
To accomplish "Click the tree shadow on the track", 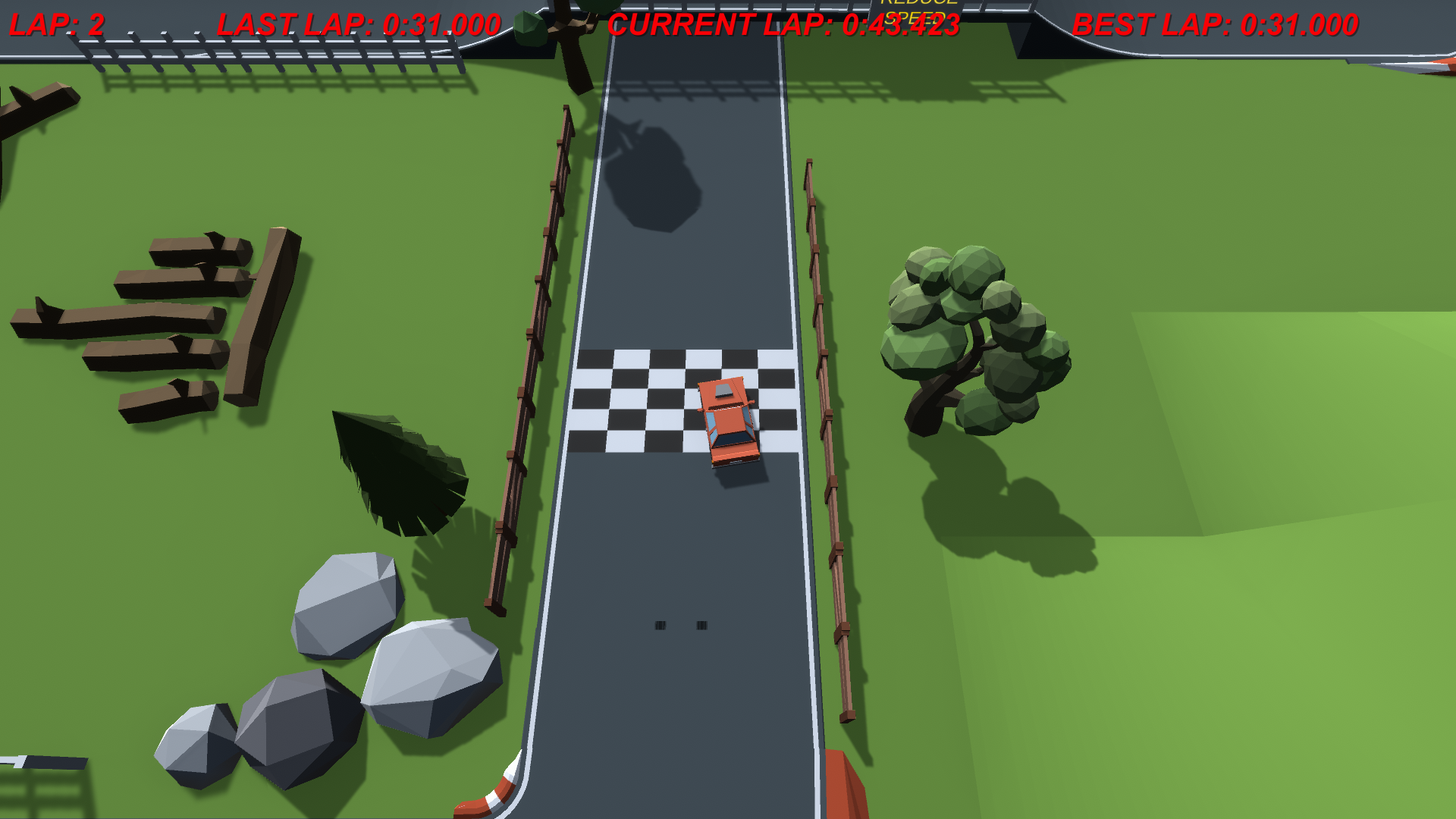I will [652, 174].
